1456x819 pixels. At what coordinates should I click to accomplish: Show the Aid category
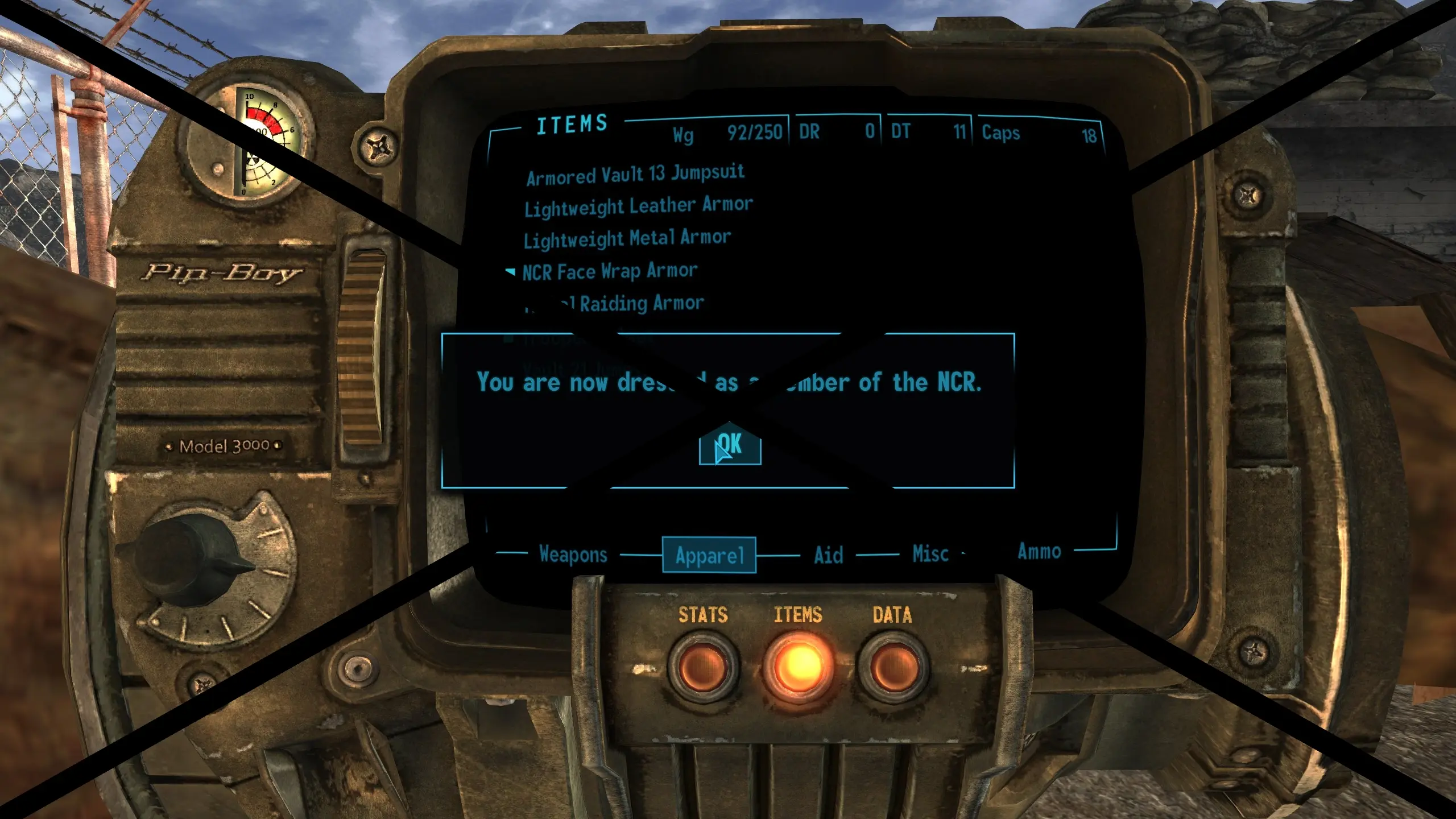[x=828, y=555]
